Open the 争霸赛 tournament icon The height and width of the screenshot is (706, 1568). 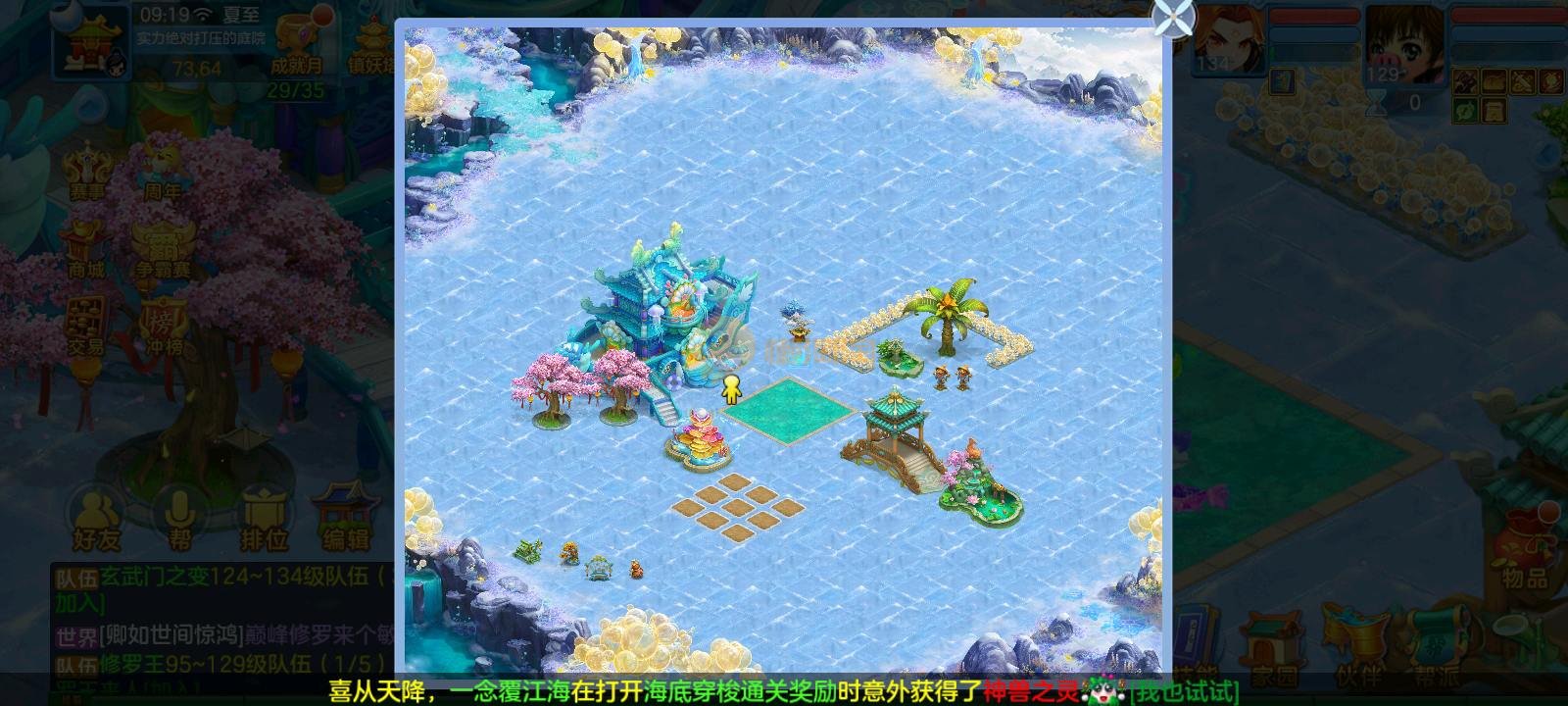pyautogui.click(x=162, y=248)
